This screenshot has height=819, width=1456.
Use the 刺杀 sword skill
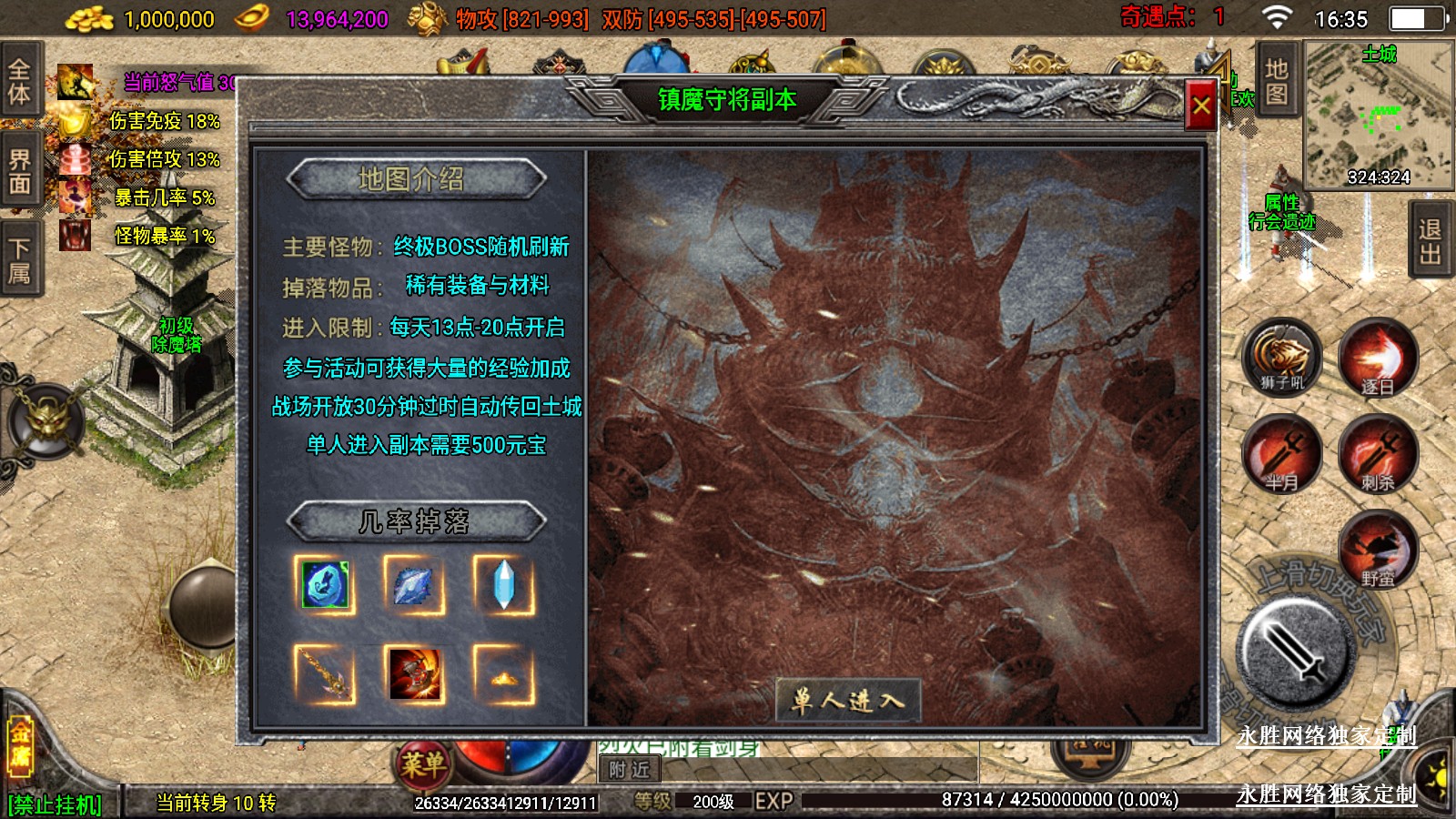coord(1377,453)
